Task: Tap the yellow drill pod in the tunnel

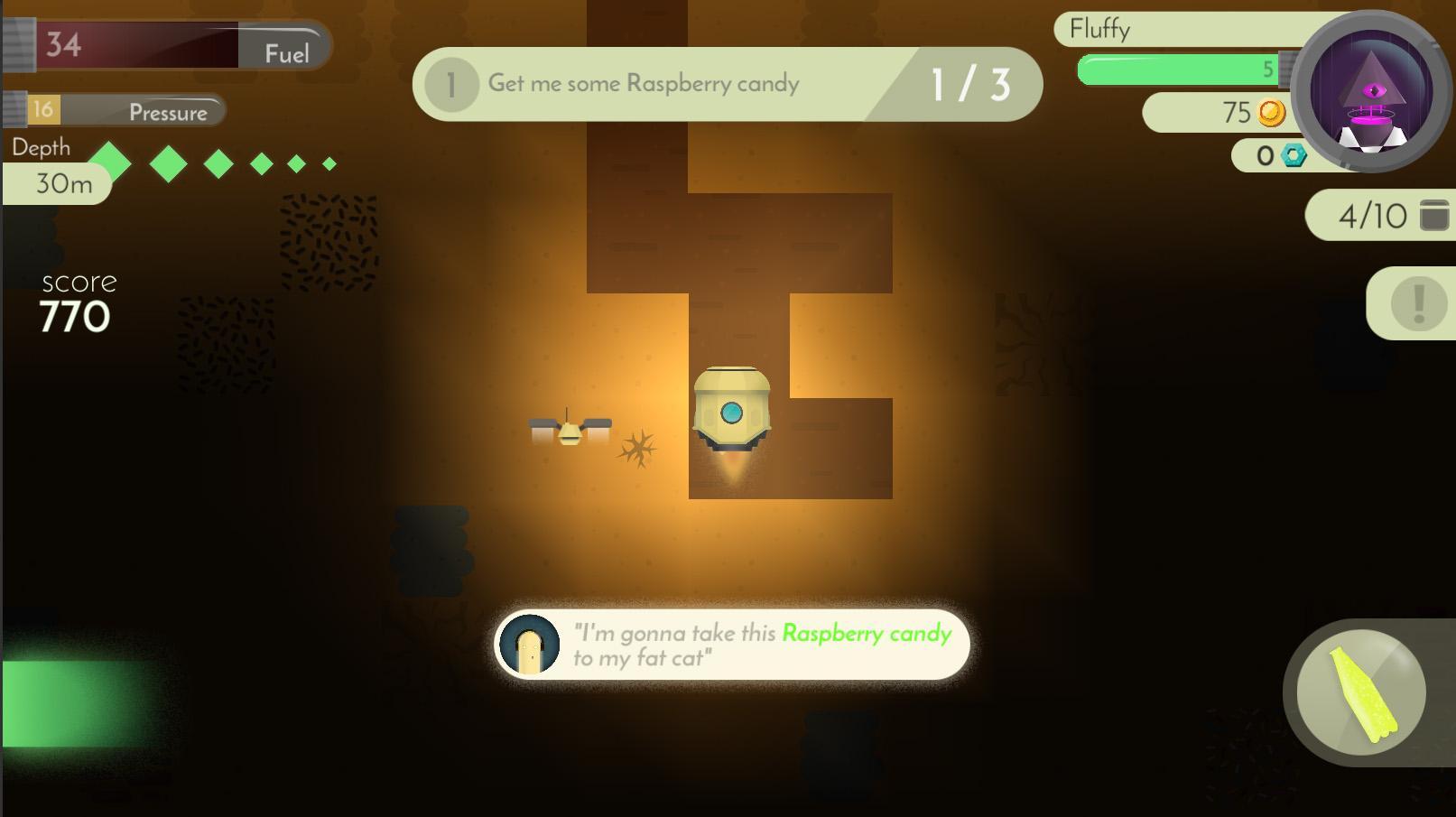Action: pyautogui.click(x=732, y=411)
